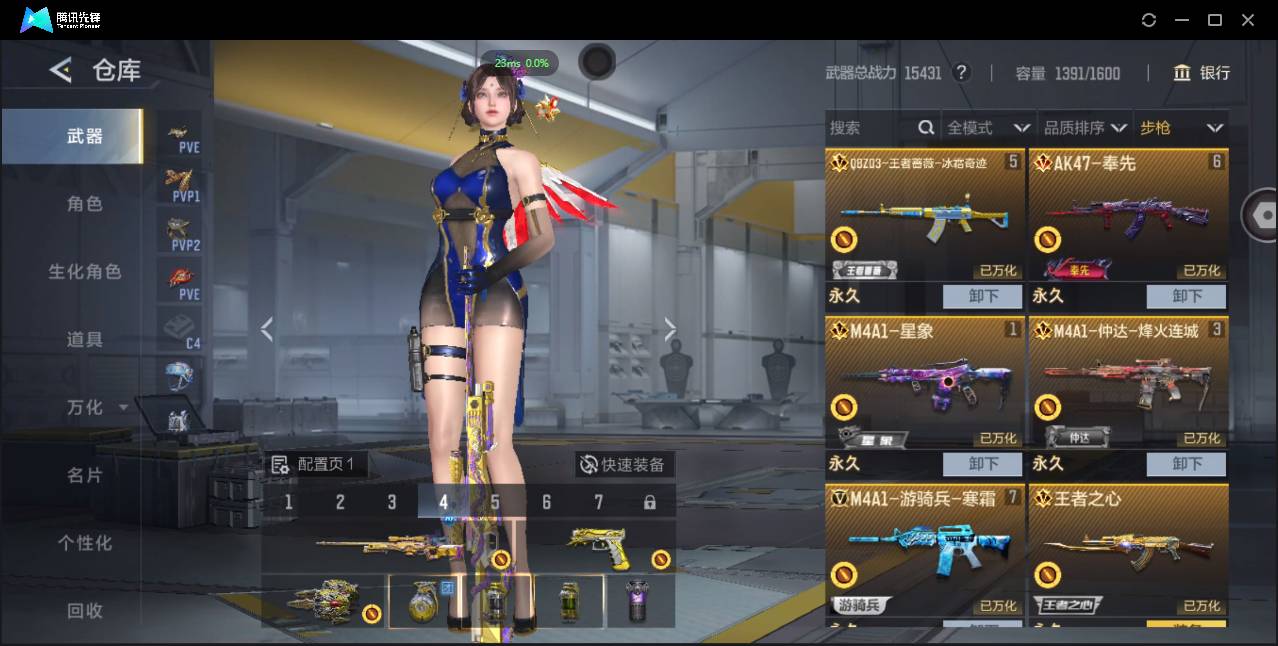Open the 品质排序 sort dropdown
Screen dimensions: 1278x646
click(x=1085, y=128)
